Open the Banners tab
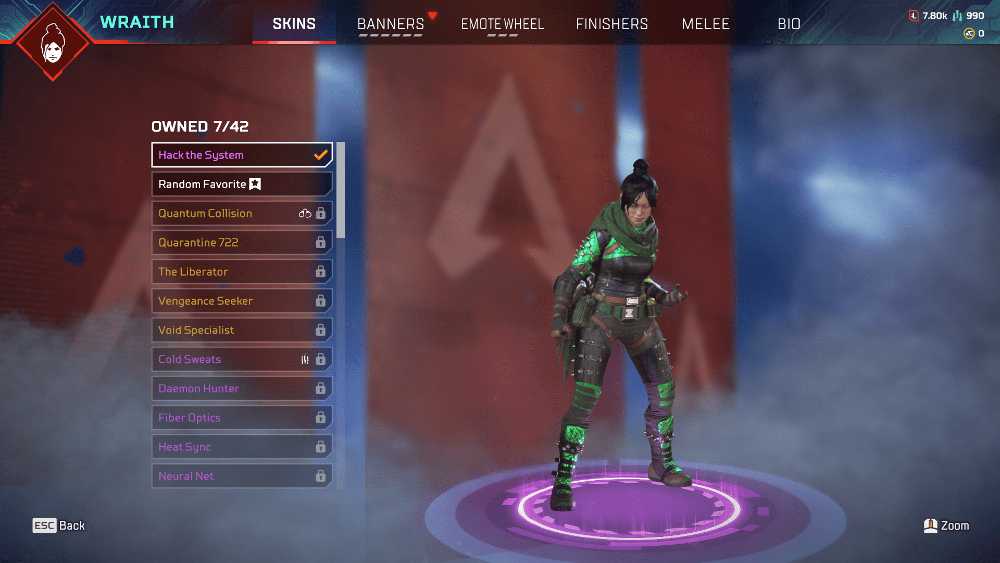Image resolution: width=1000 pixels, height=563 pixels. (x=391, y=24)
